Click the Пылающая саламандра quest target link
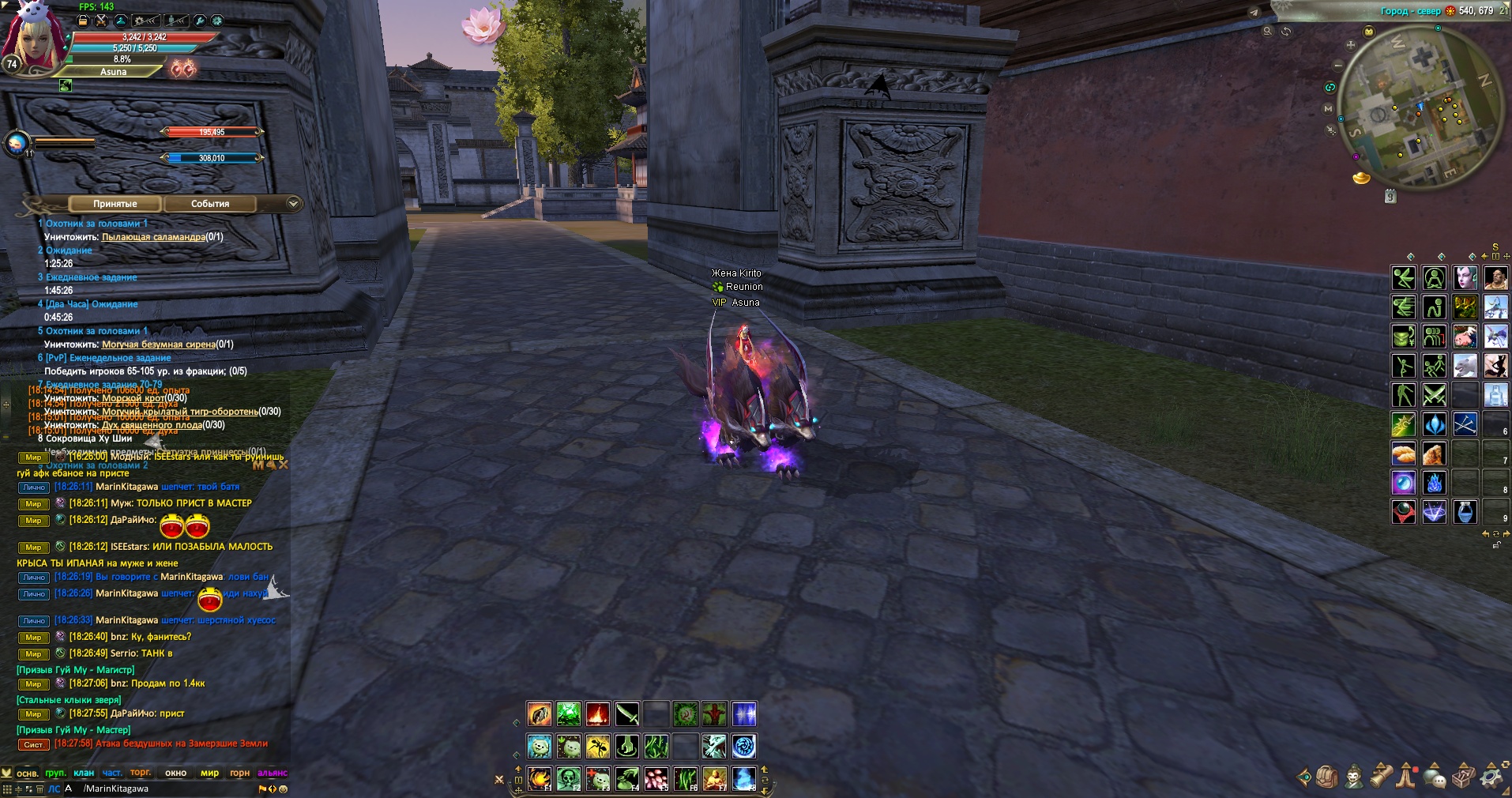Screen dimensions: 1512x798 tap(153, 237)
